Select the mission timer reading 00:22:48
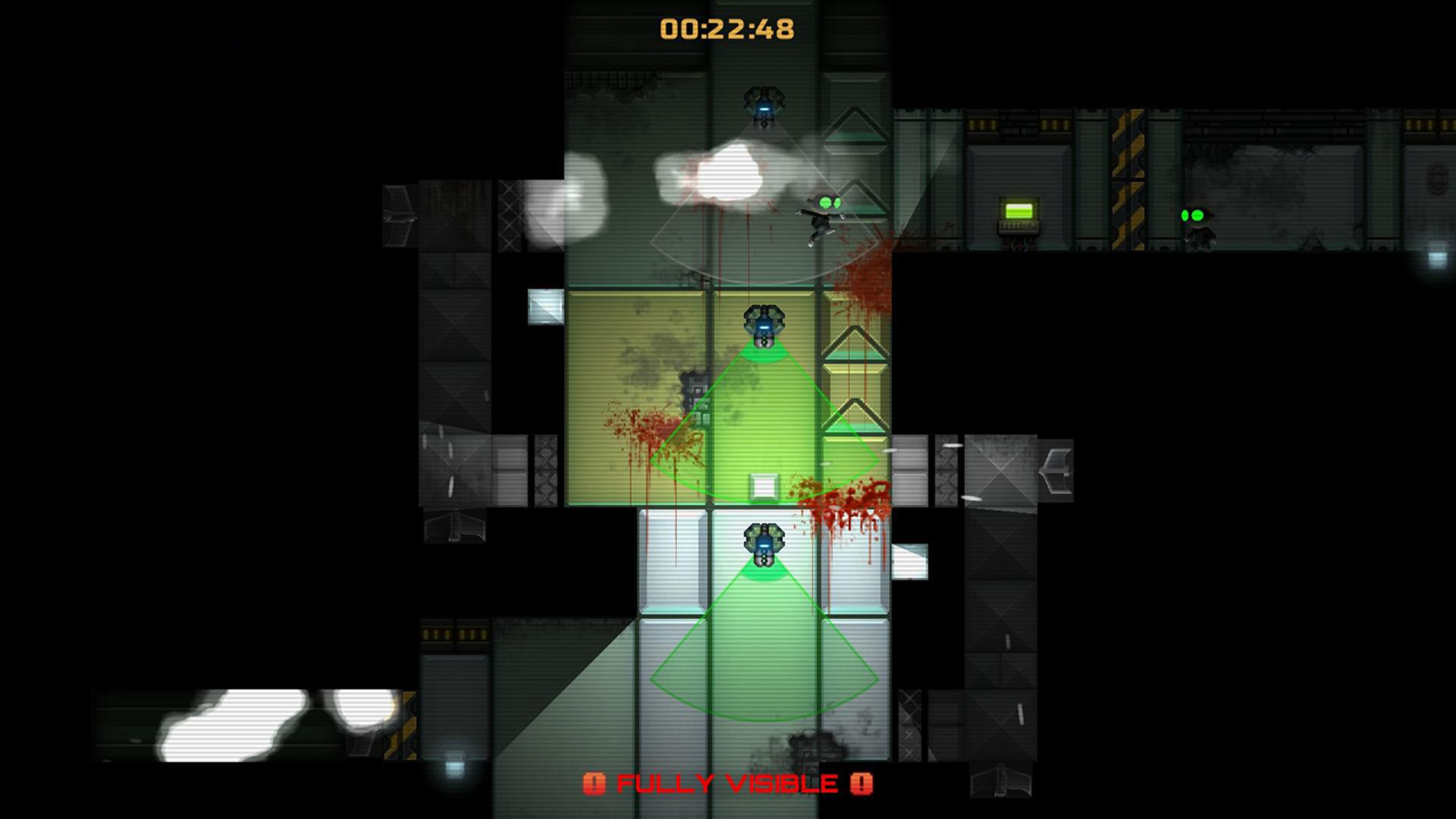 726,28
